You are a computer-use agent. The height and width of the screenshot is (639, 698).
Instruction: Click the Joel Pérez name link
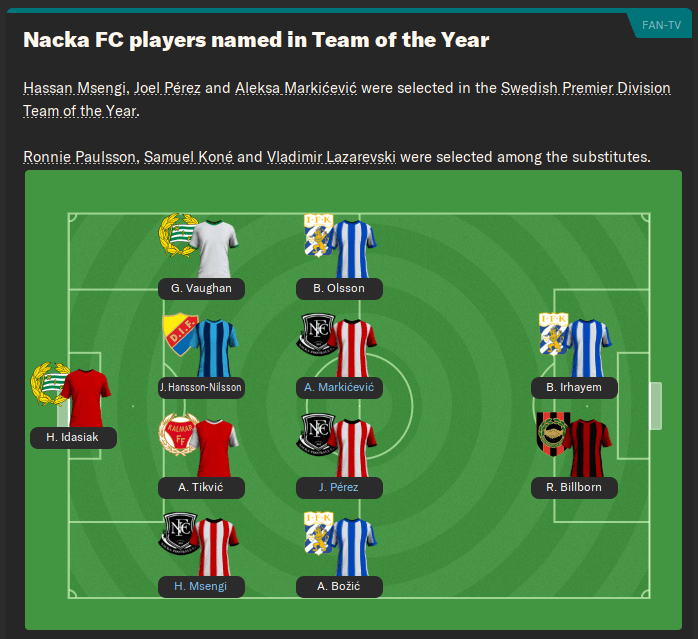[x=168, y=88]
